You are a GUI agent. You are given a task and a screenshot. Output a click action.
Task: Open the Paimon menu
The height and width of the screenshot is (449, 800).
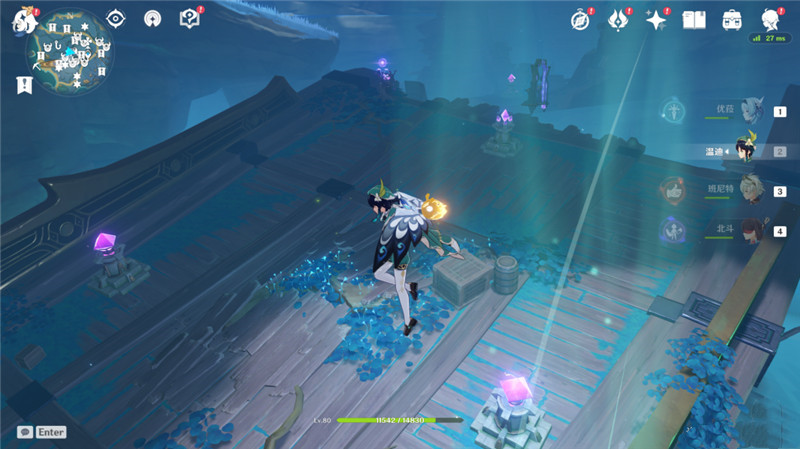(22, 22)
